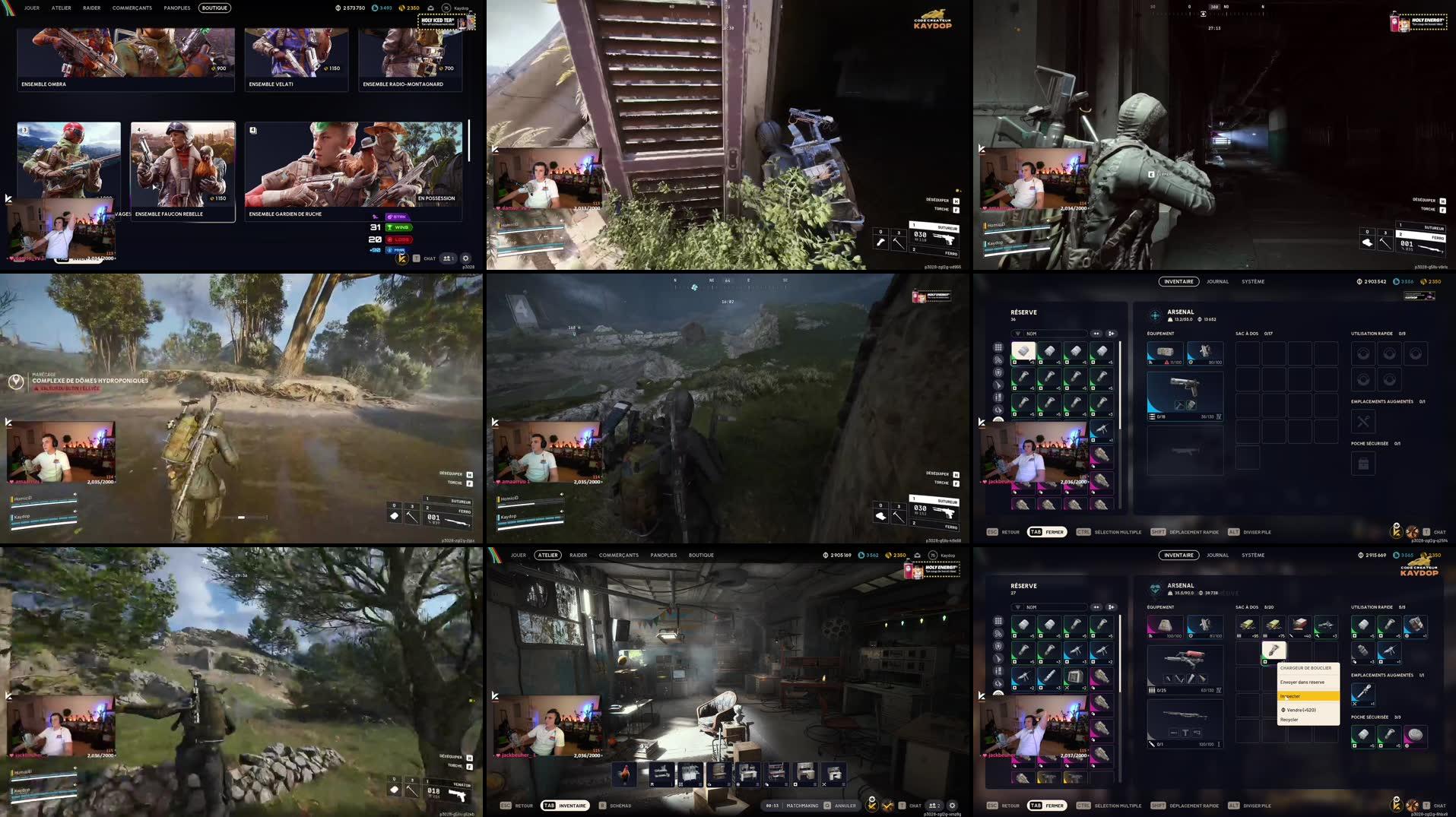Click the envelope notification icon in the top bar
The width and height of the screenshot is (1456, 817).
click(x=430, y=8)
